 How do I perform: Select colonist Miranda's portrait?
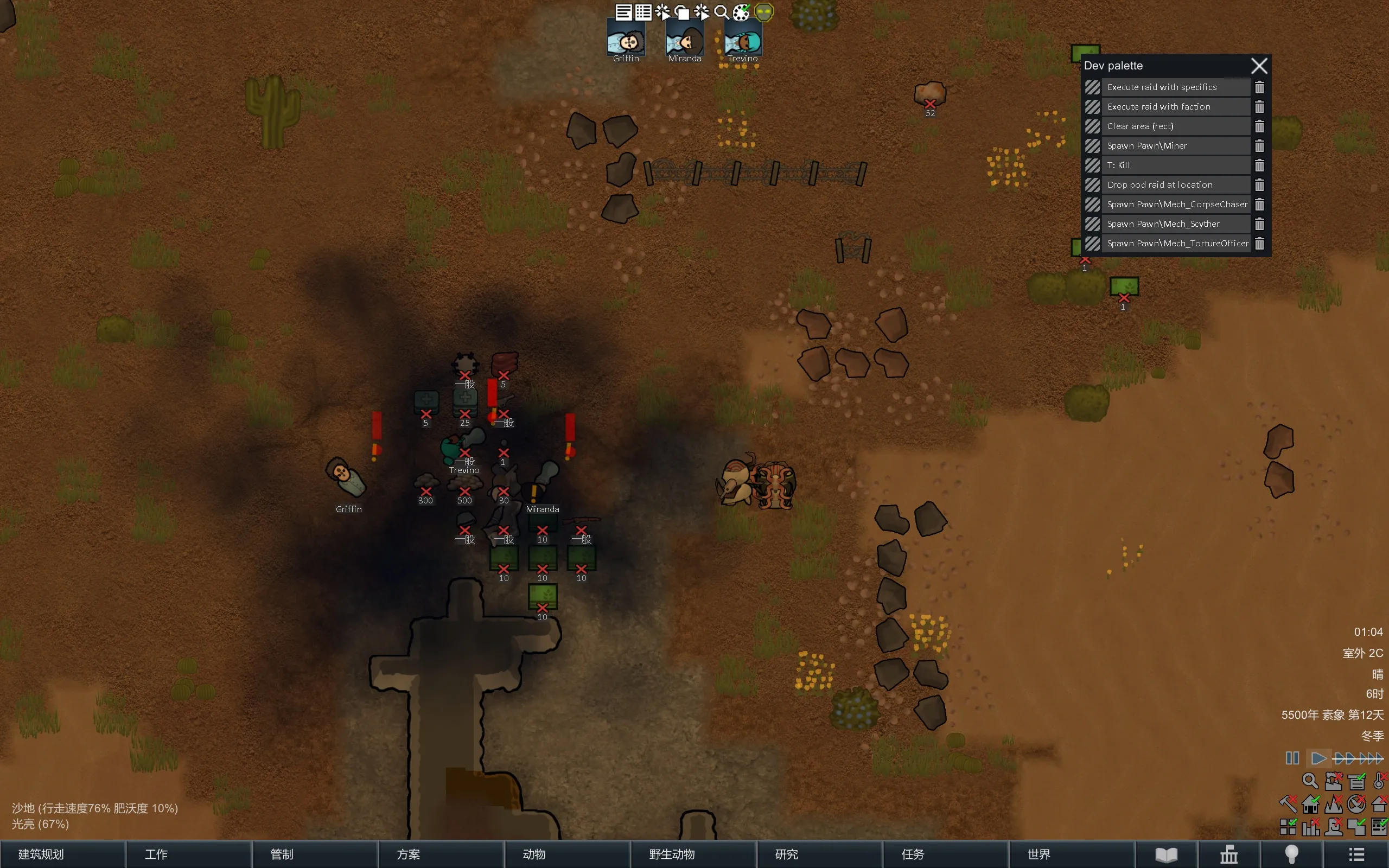click(x=684, y=41)
